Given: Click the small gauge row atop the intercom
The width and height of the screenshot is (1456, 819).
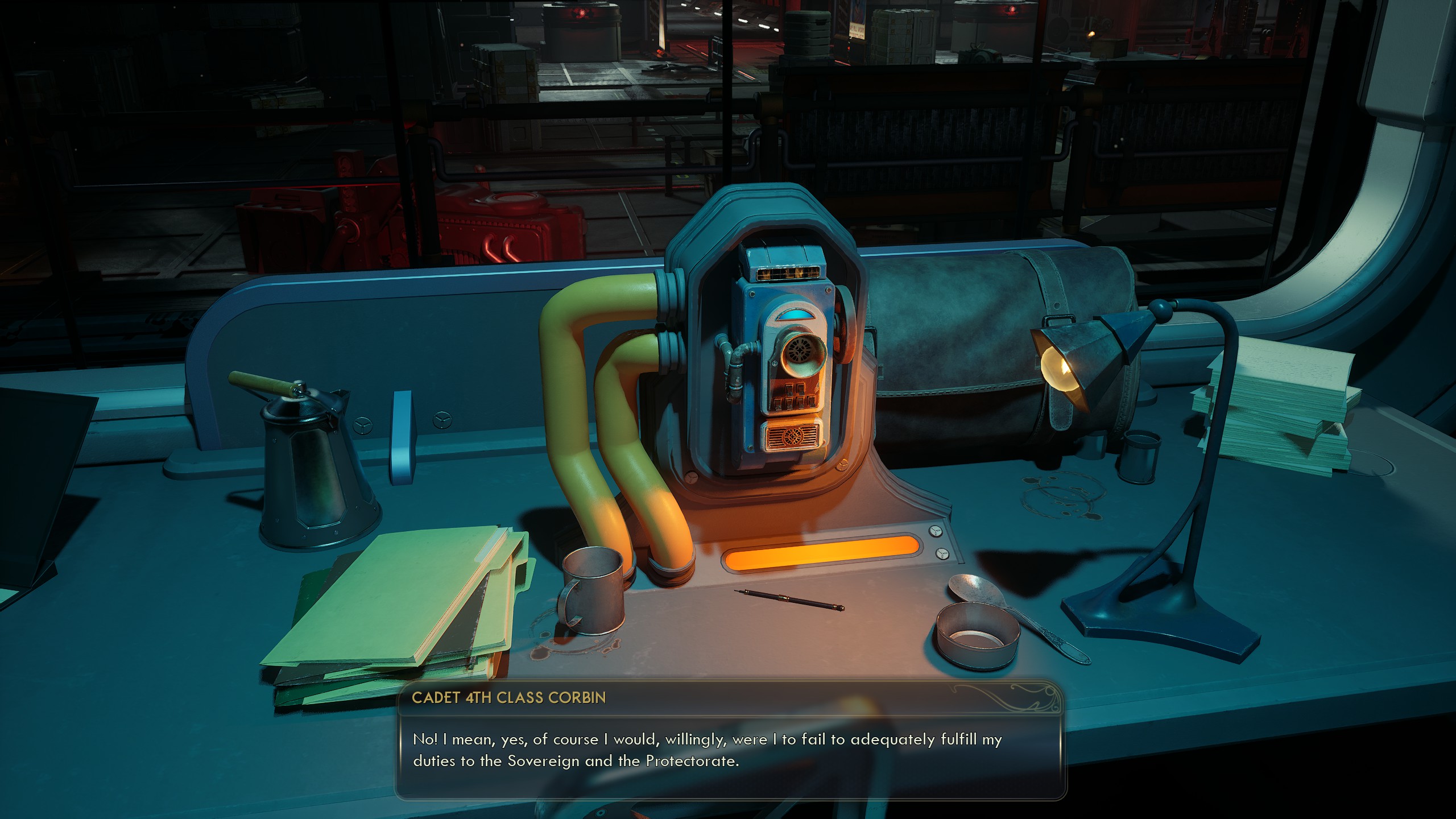Looking at the screenshot, I should (x=788, y=274).
